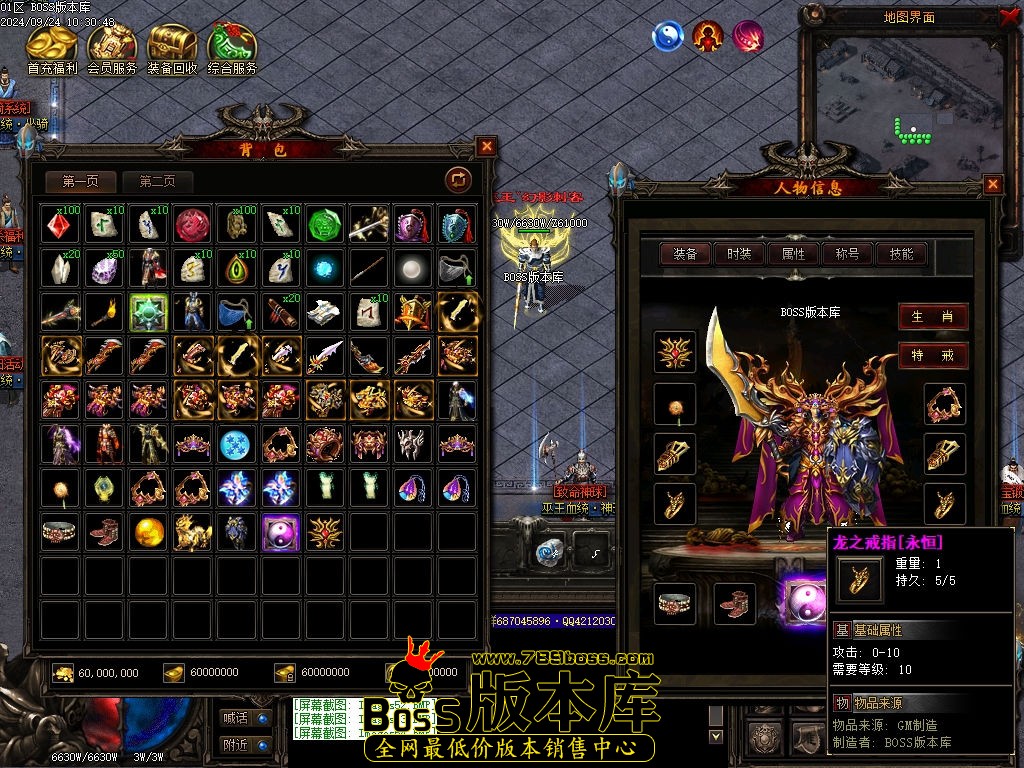1024x768 pixels.
Task: Click the bag sort refresh button
Action: coord(458,179)
